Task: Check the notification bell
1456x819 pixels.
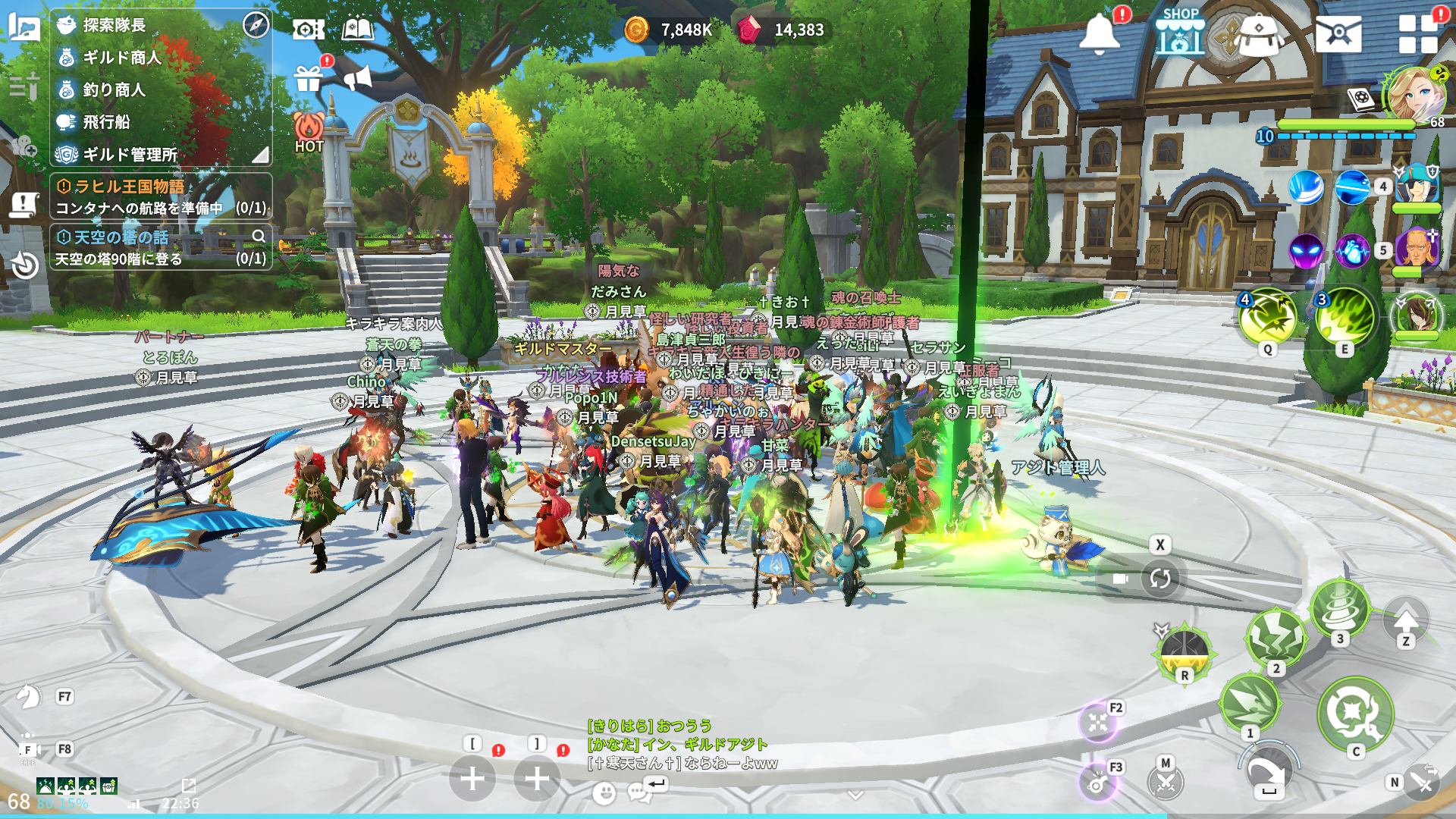Action: coord(1100,34)
